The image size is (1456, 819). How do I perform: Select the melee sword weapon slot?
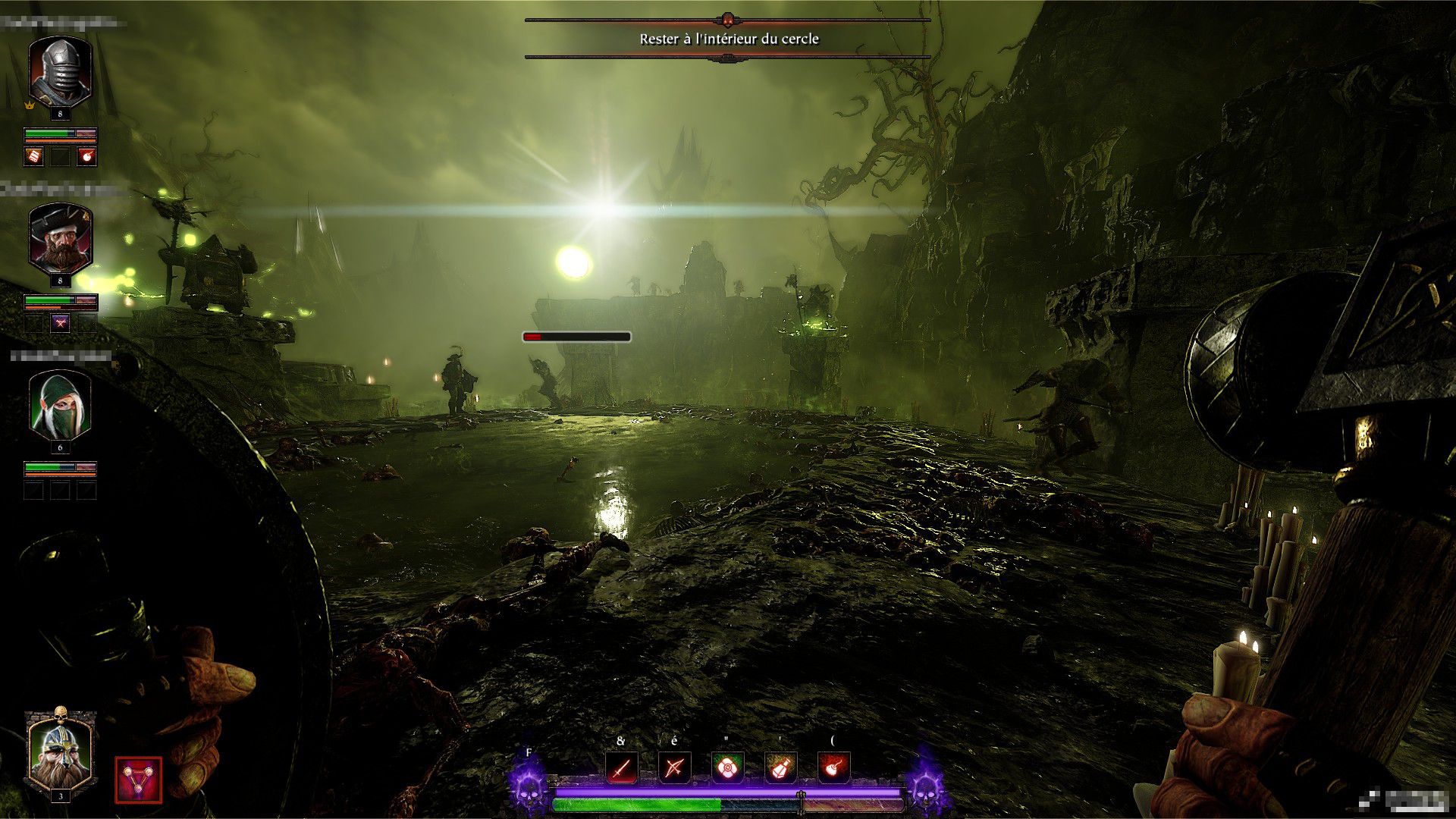(x=622, y=769)
